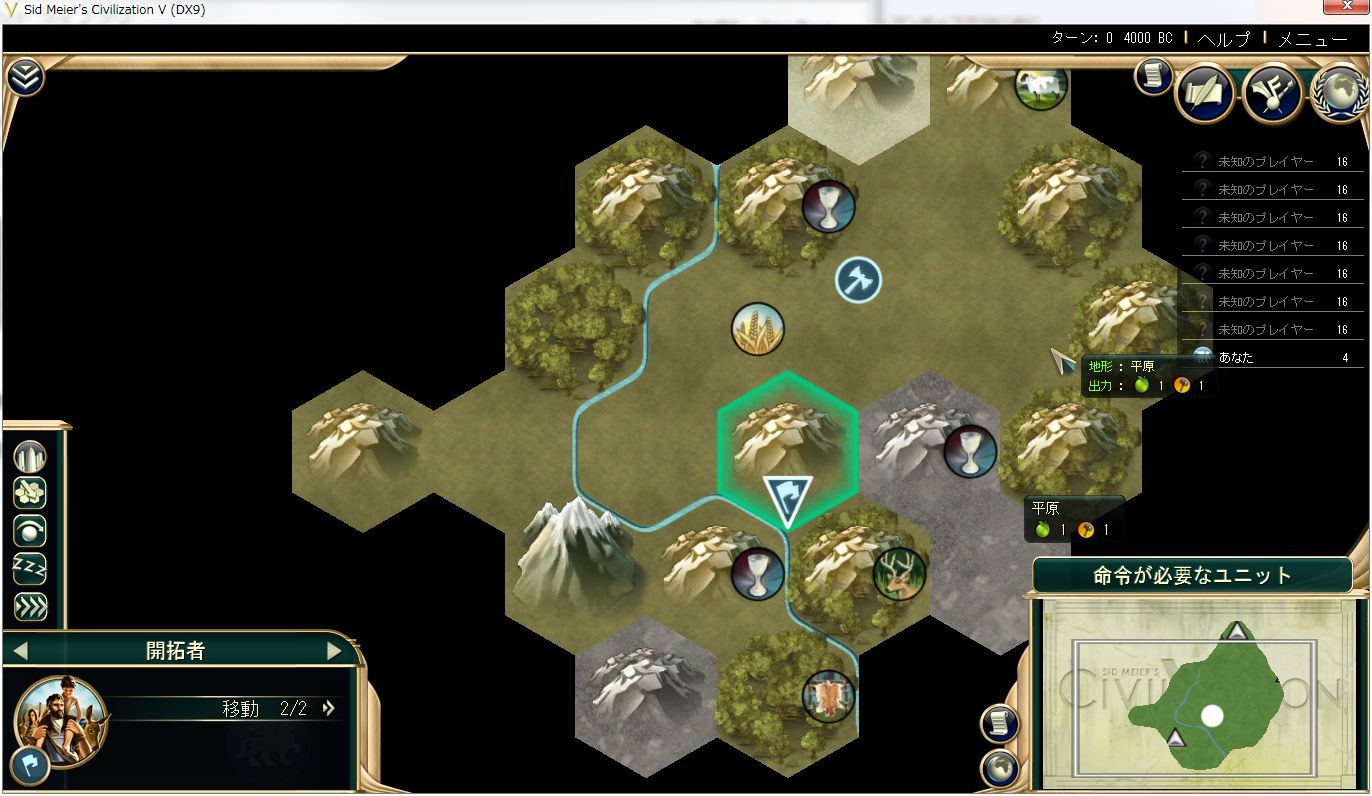Cycle to next unit with right arrow
Image resolution: width=1372 pixels, height=796 pixels.
pos(334,651)
